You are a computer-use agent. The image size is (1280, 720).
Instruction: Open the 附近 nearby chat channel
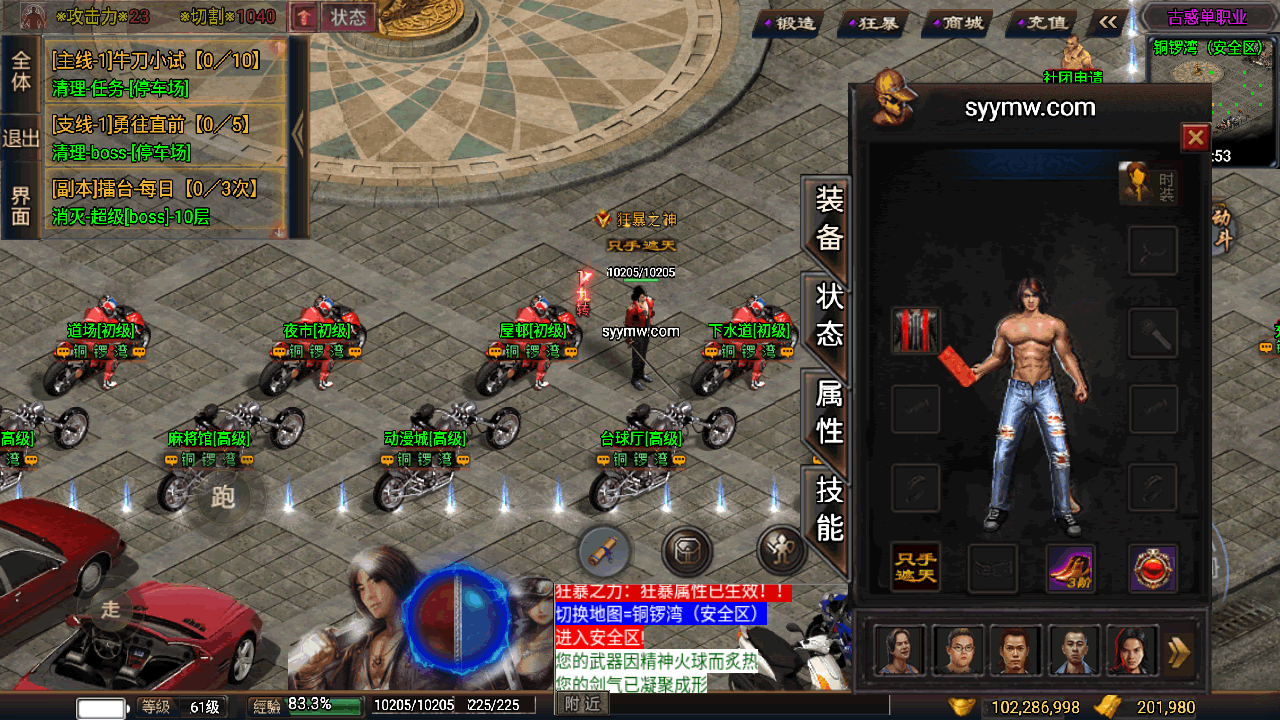tap(581, 705)
